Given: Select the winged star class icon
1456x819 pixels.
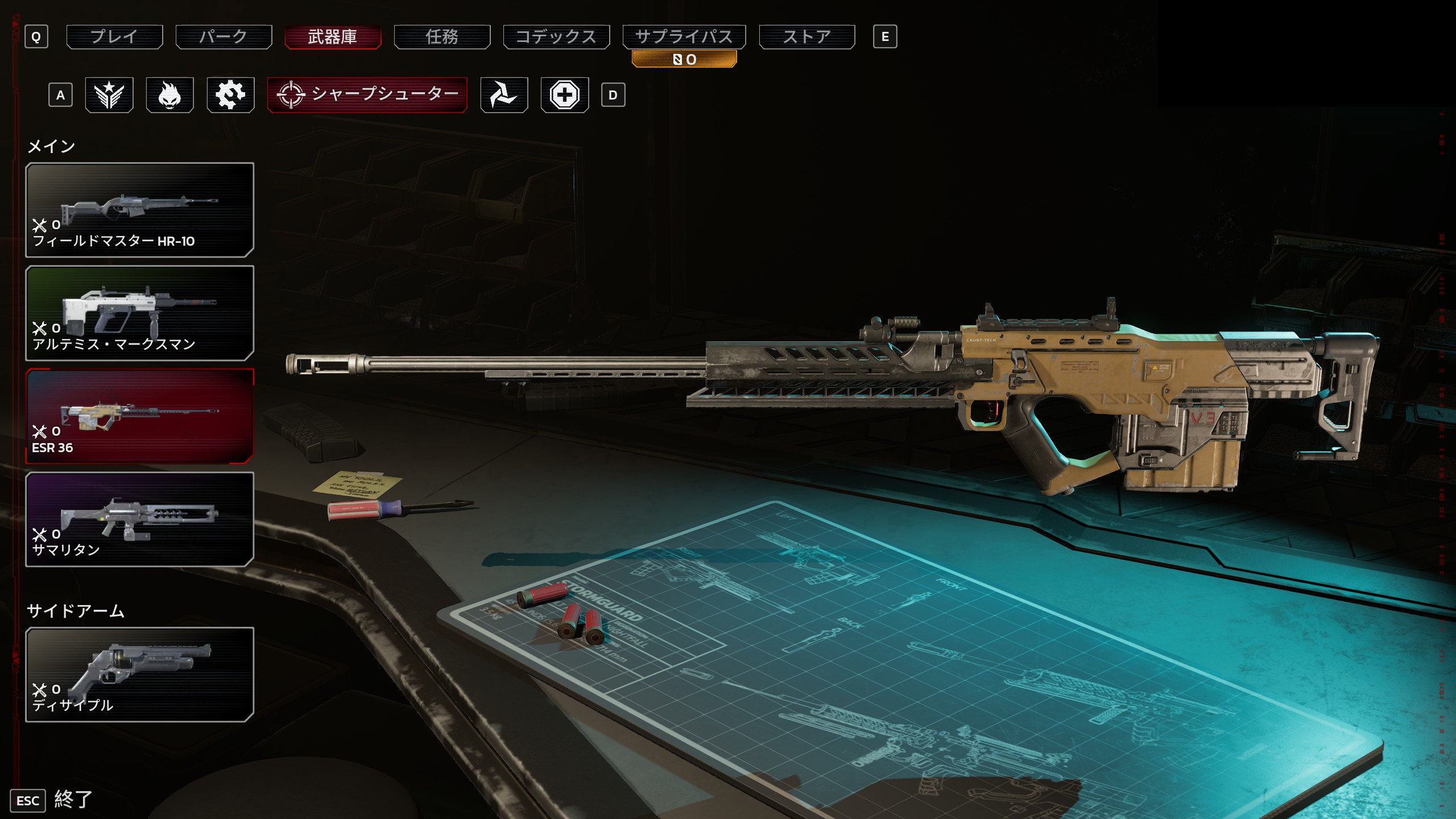Looking at the screenshot, I should coord(109,95).
